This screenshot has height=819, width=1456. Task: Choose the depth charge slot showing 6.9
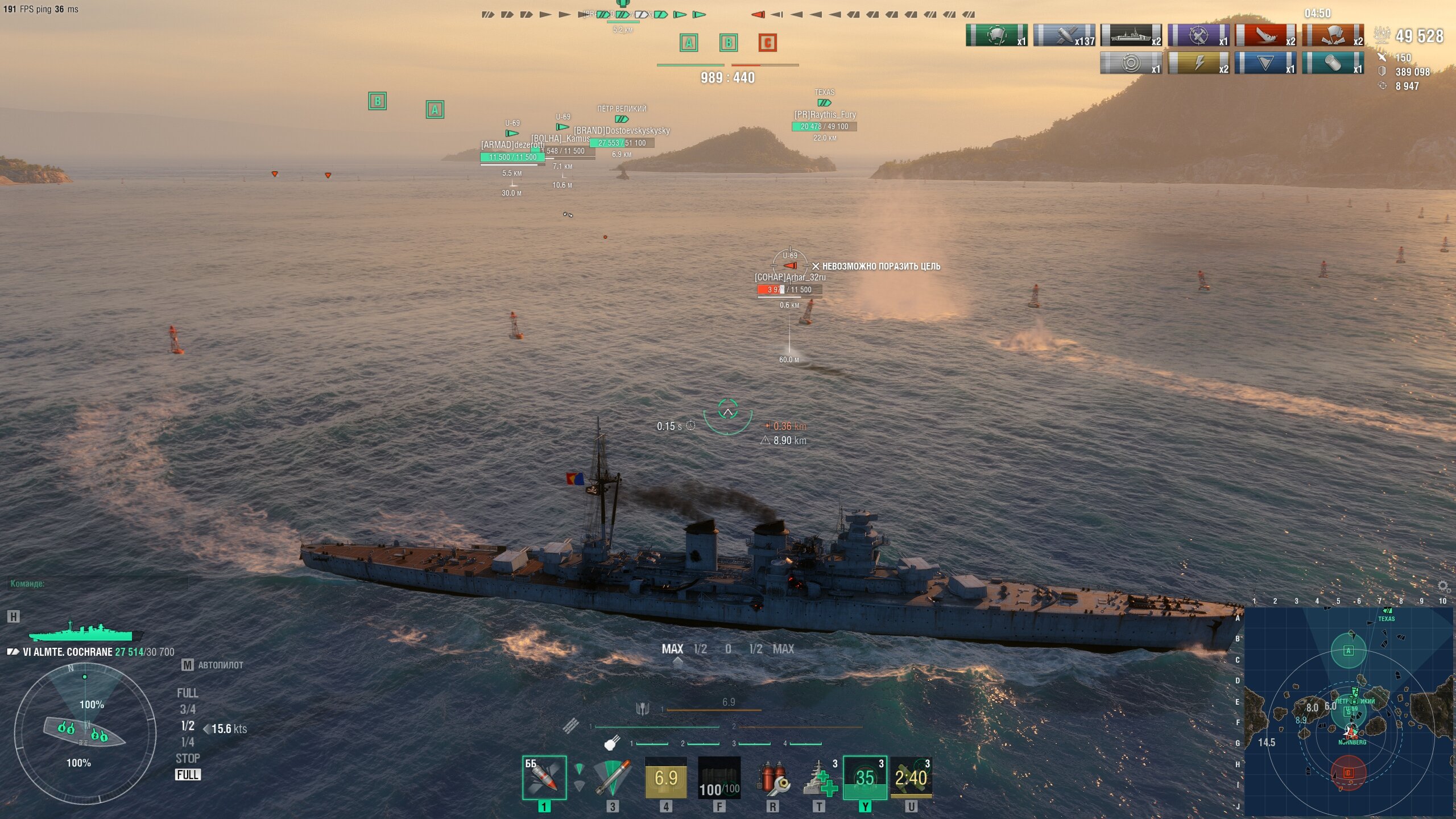pyautogui.click(x=665, y=777)
